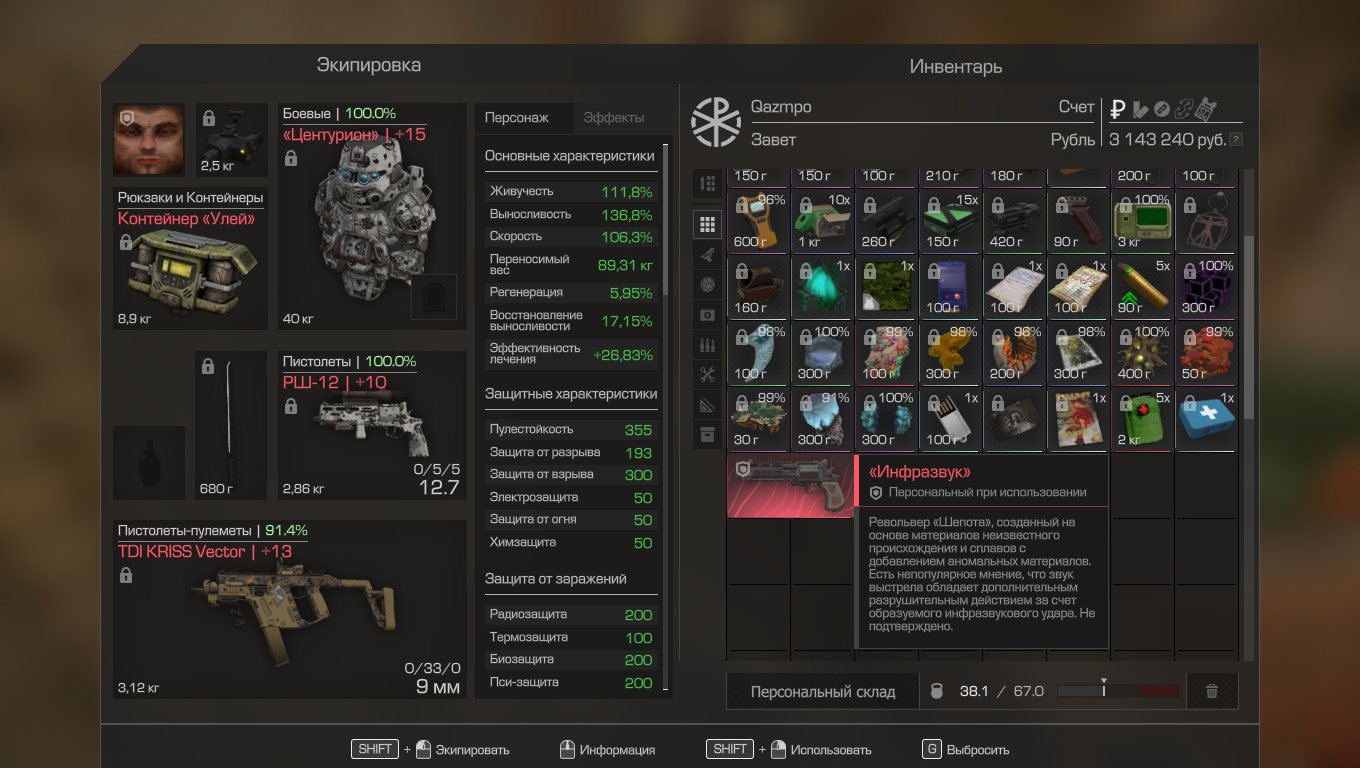This screenshot has width=1360, height=768.
Task: Open the Персонаж stats tab
Action: [517, 118]
